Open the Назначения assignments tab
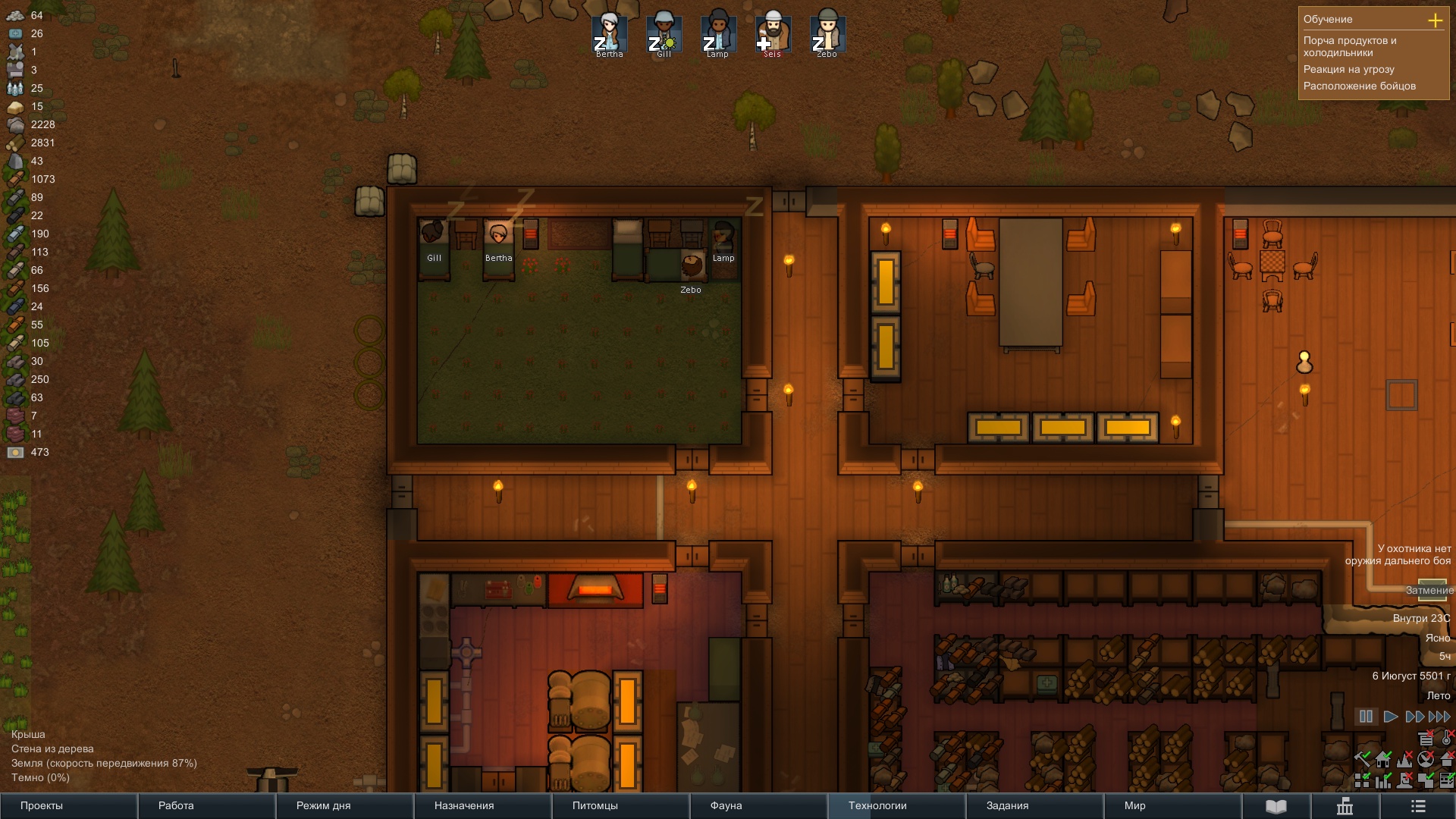Screen dimensions: 1456x819 [482, 805]
